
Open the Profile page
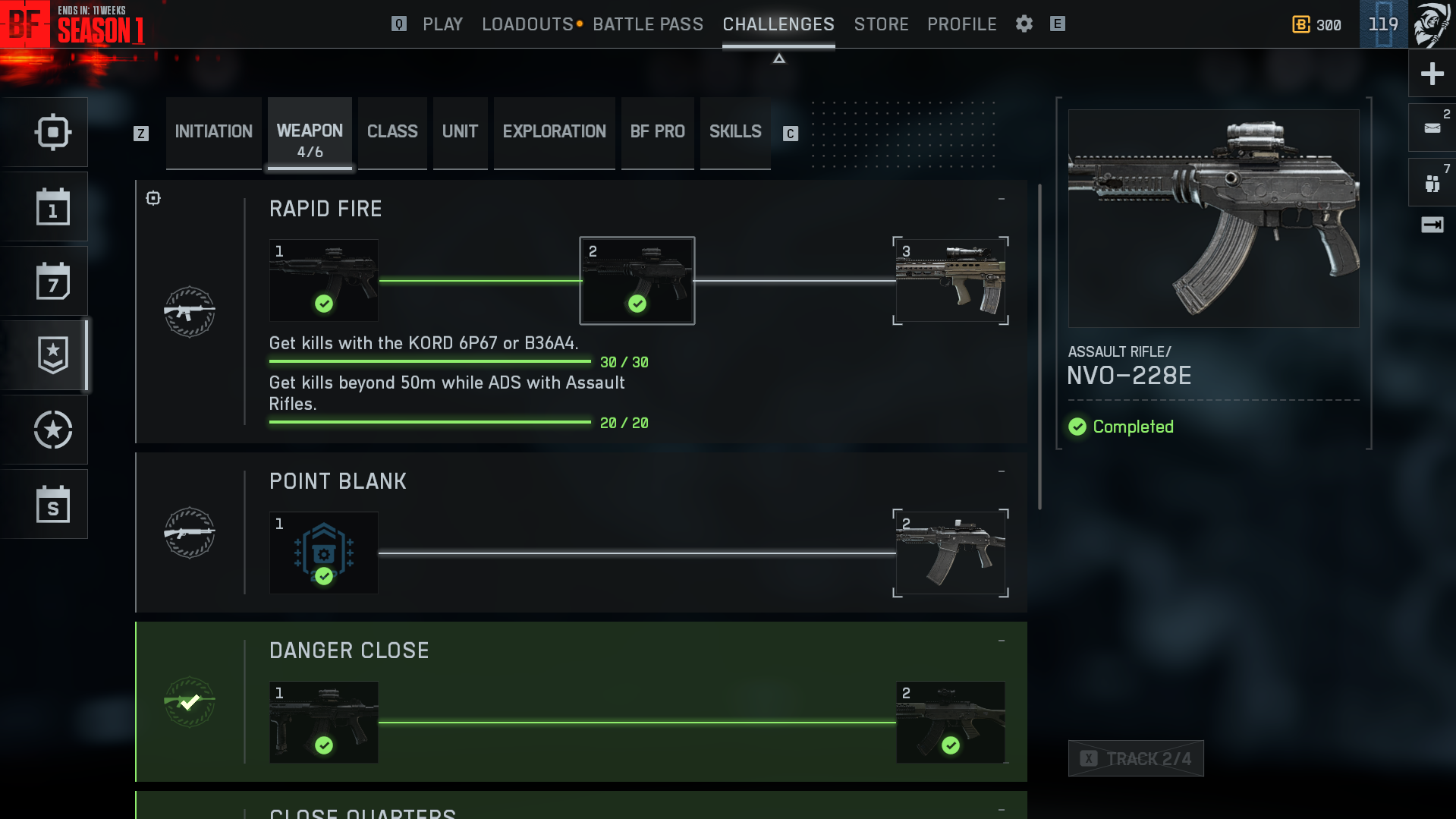(x=961, y=24)
